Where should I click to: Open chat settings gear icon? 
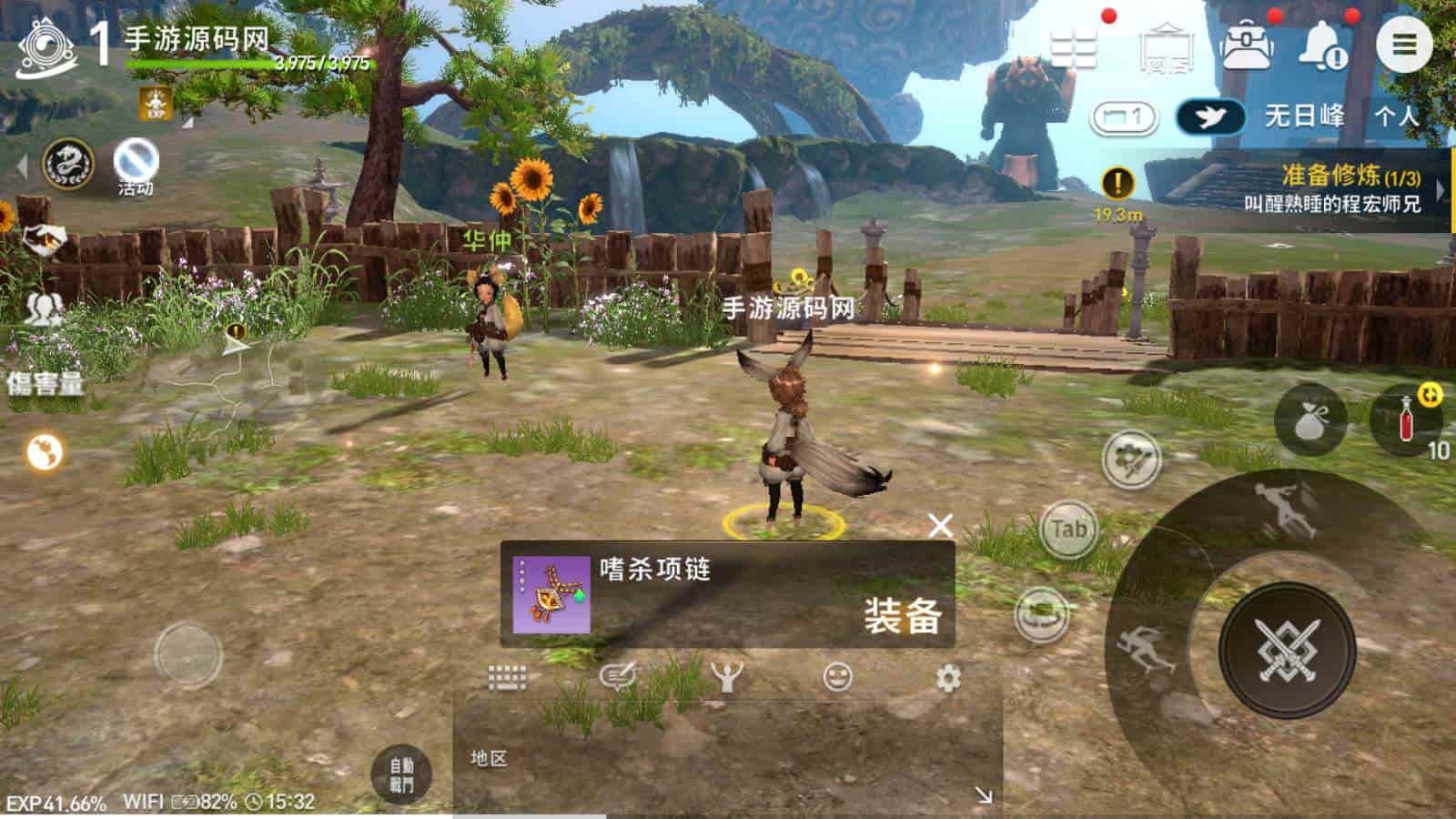point(949,676)
